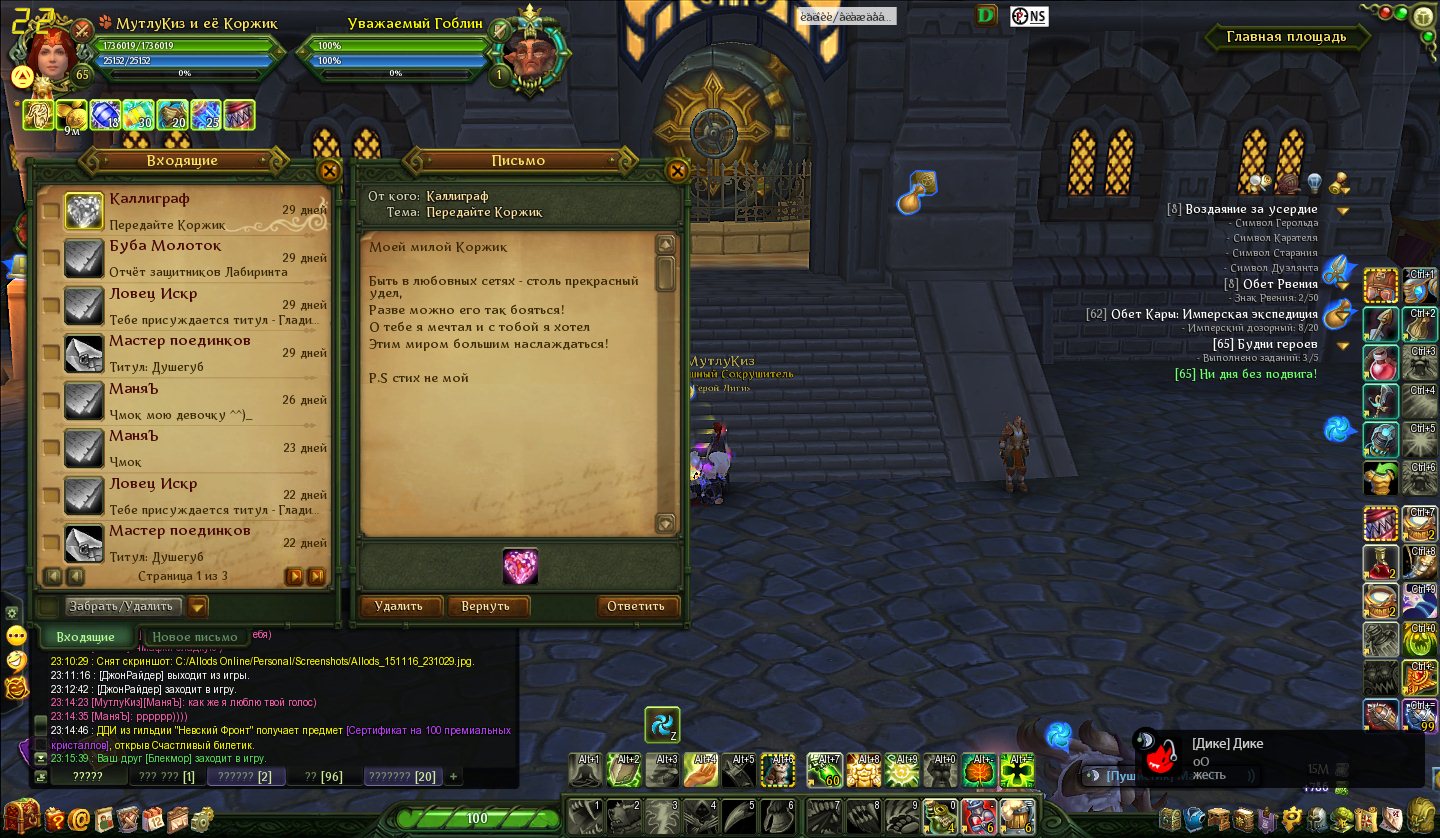Open the Будни героев quest entry
The width and height of the screenshot is (1440, 838).
click(x=1265, y=344)
